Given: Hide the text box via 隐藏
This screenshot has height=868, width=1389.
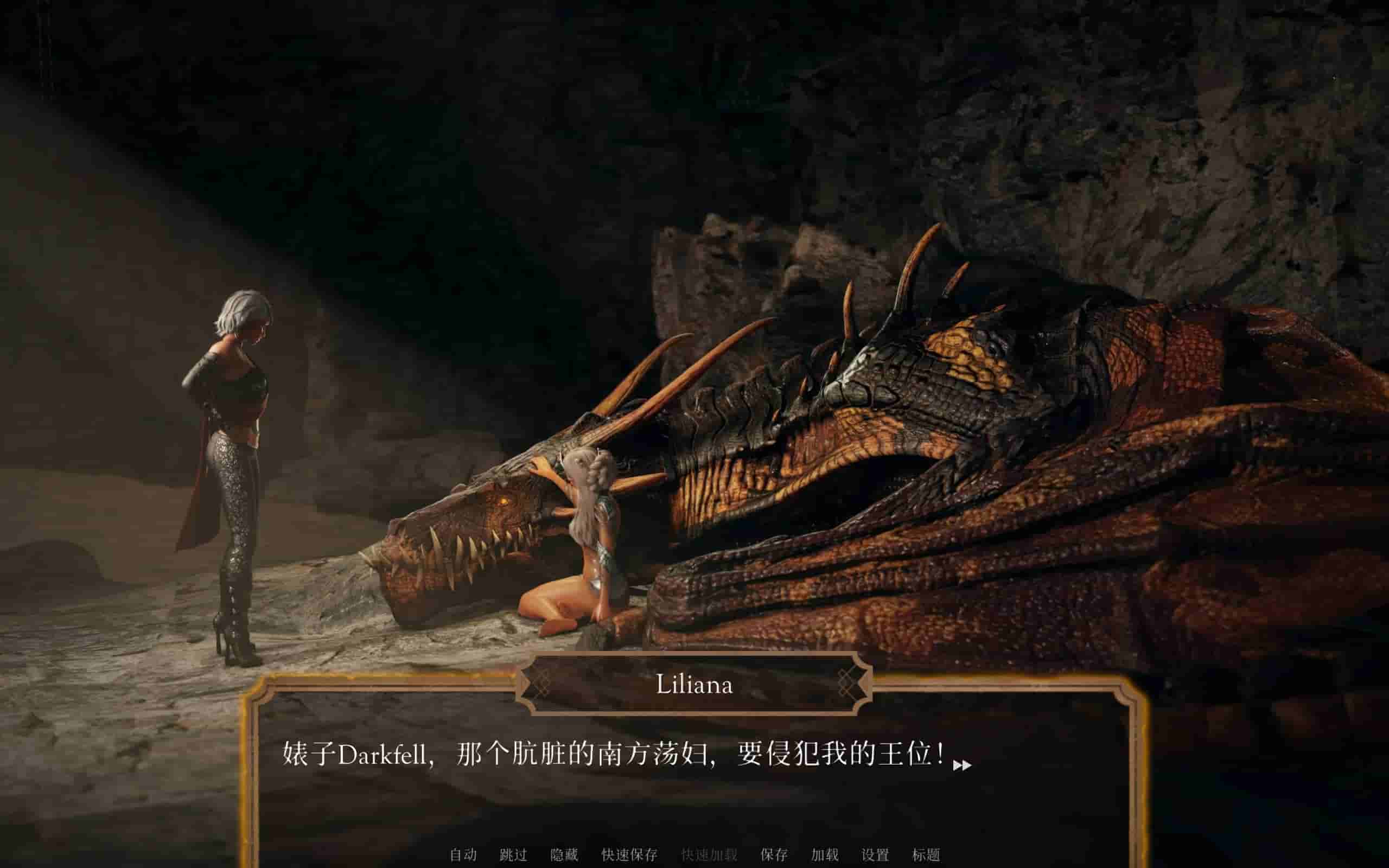Looking at the screenshot, I should click(564, 855).
